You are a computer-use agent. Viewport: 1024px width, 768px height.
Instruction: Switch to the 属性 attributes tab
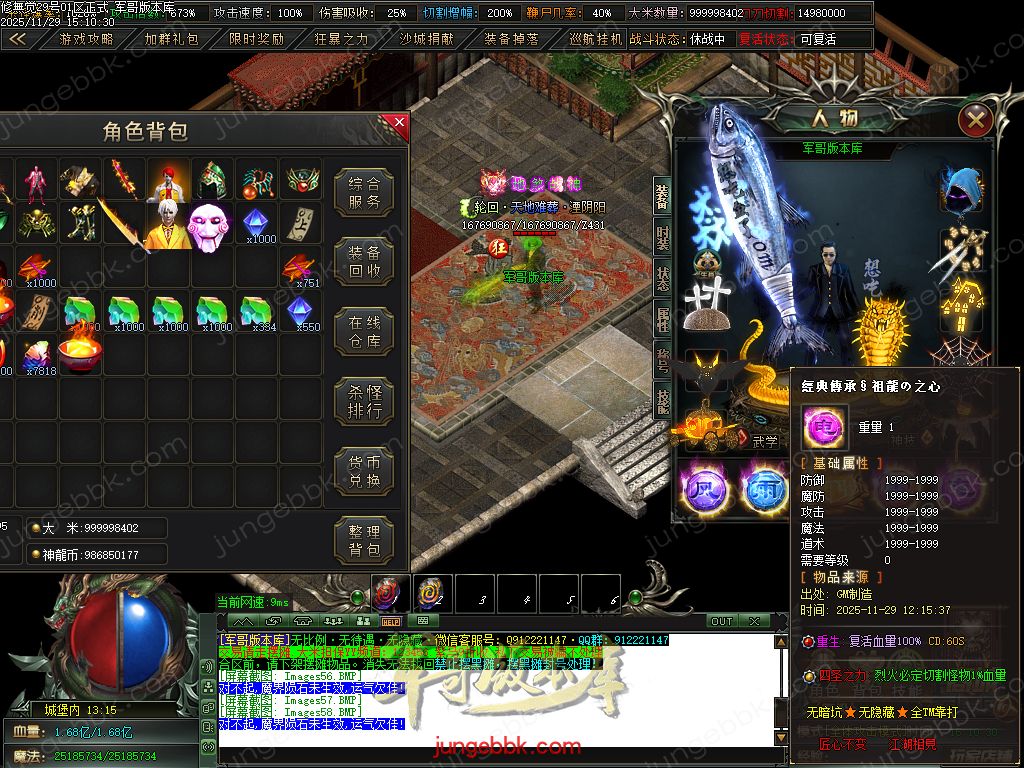[662, 320]
